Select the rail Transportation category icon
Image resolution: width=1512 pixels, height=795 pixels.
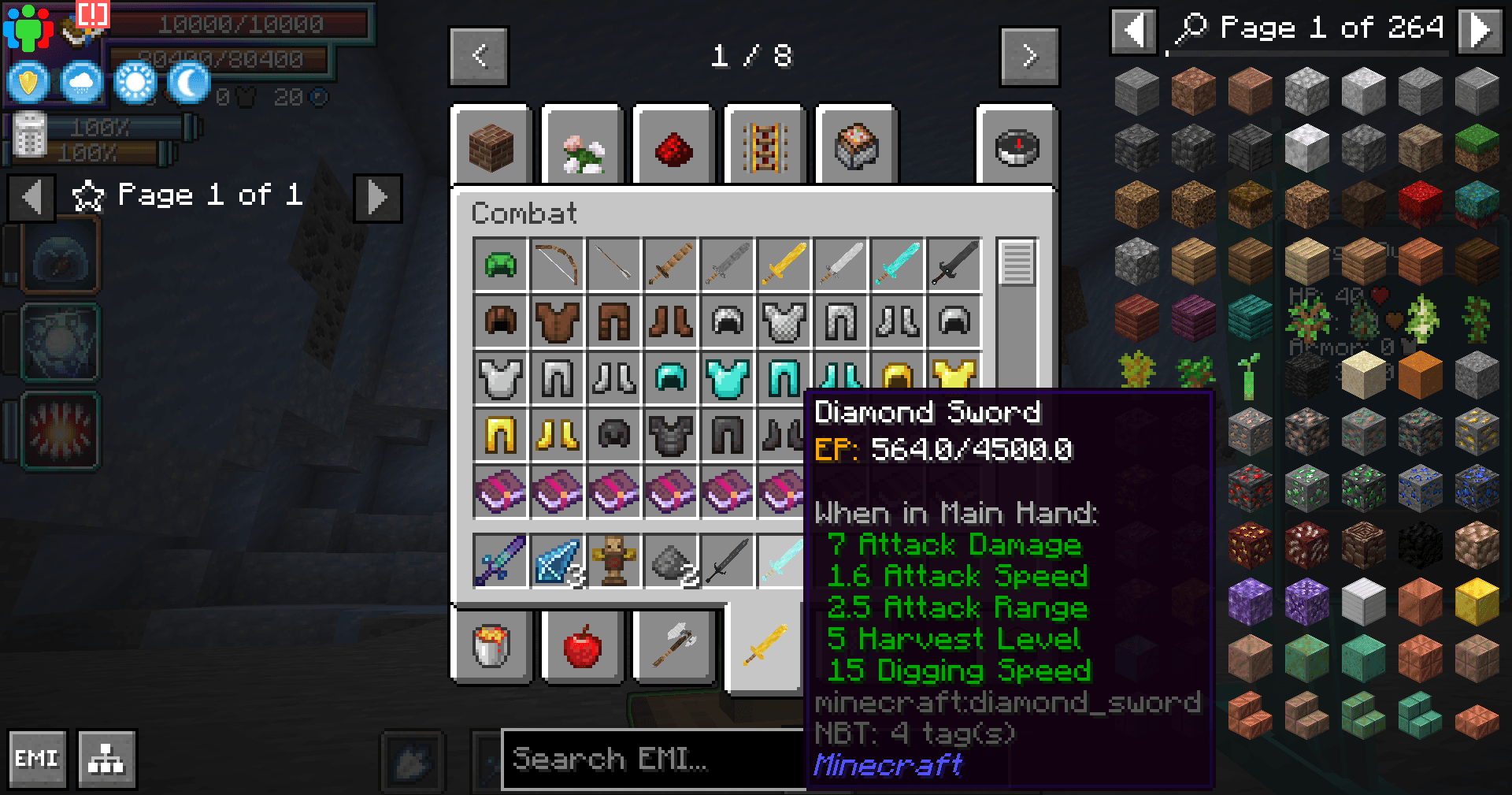765,146
